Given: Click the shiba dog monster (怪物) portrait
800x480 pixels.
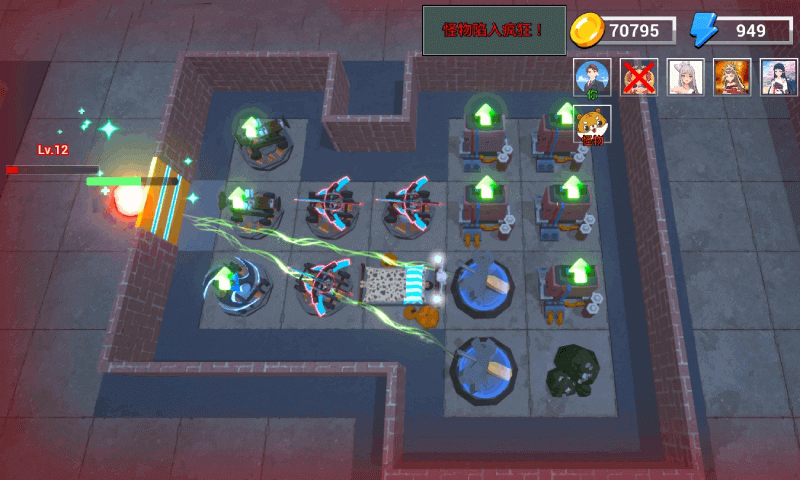Looking at the screenshot, I should click(592, 125).
